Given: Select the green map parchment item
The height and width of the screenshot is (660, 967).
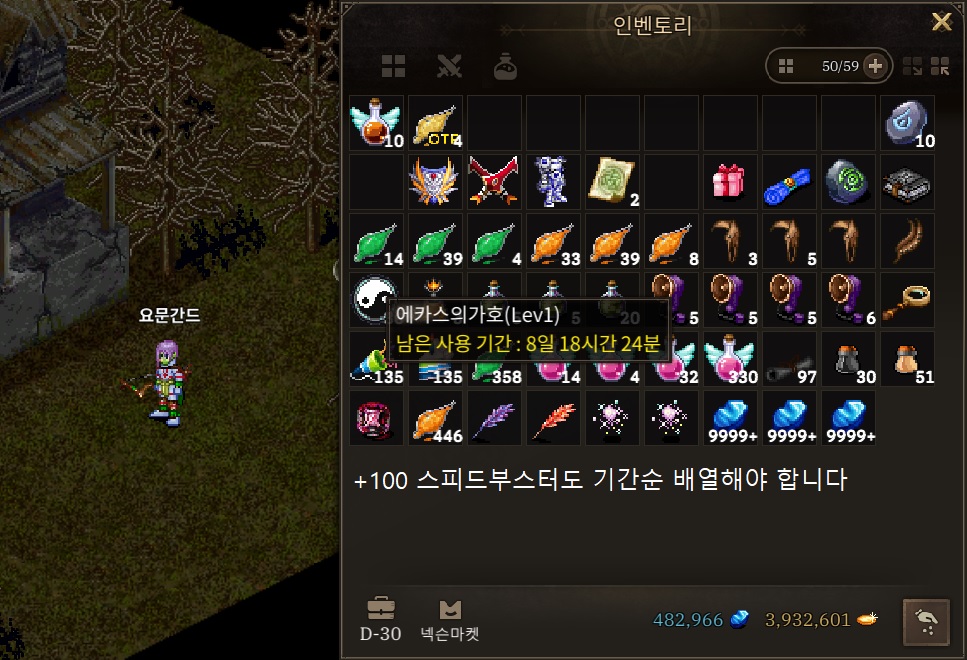Looking at the screenshot, I should 612,181.
